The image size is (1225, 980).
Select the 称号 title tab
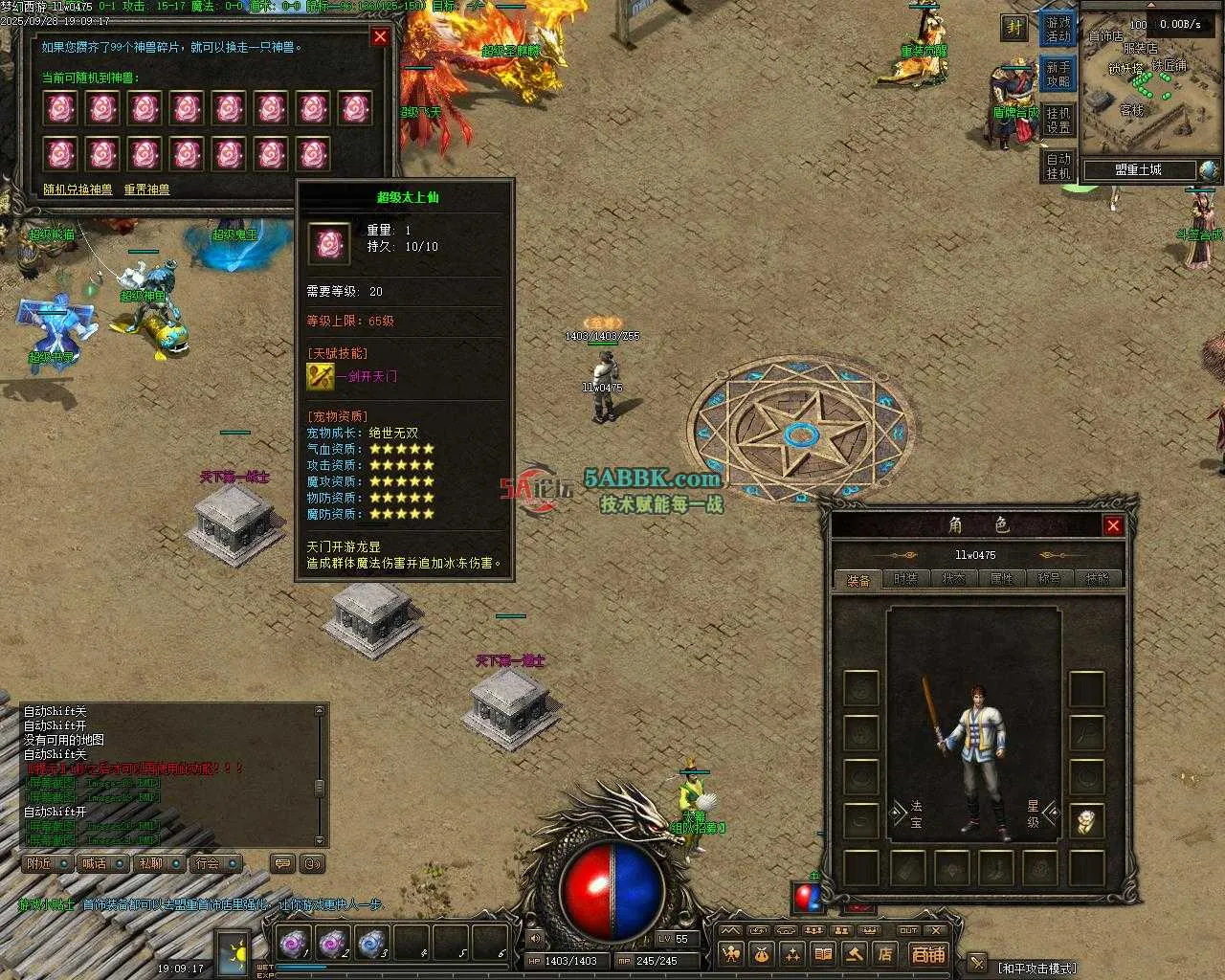coord(1049,579)
